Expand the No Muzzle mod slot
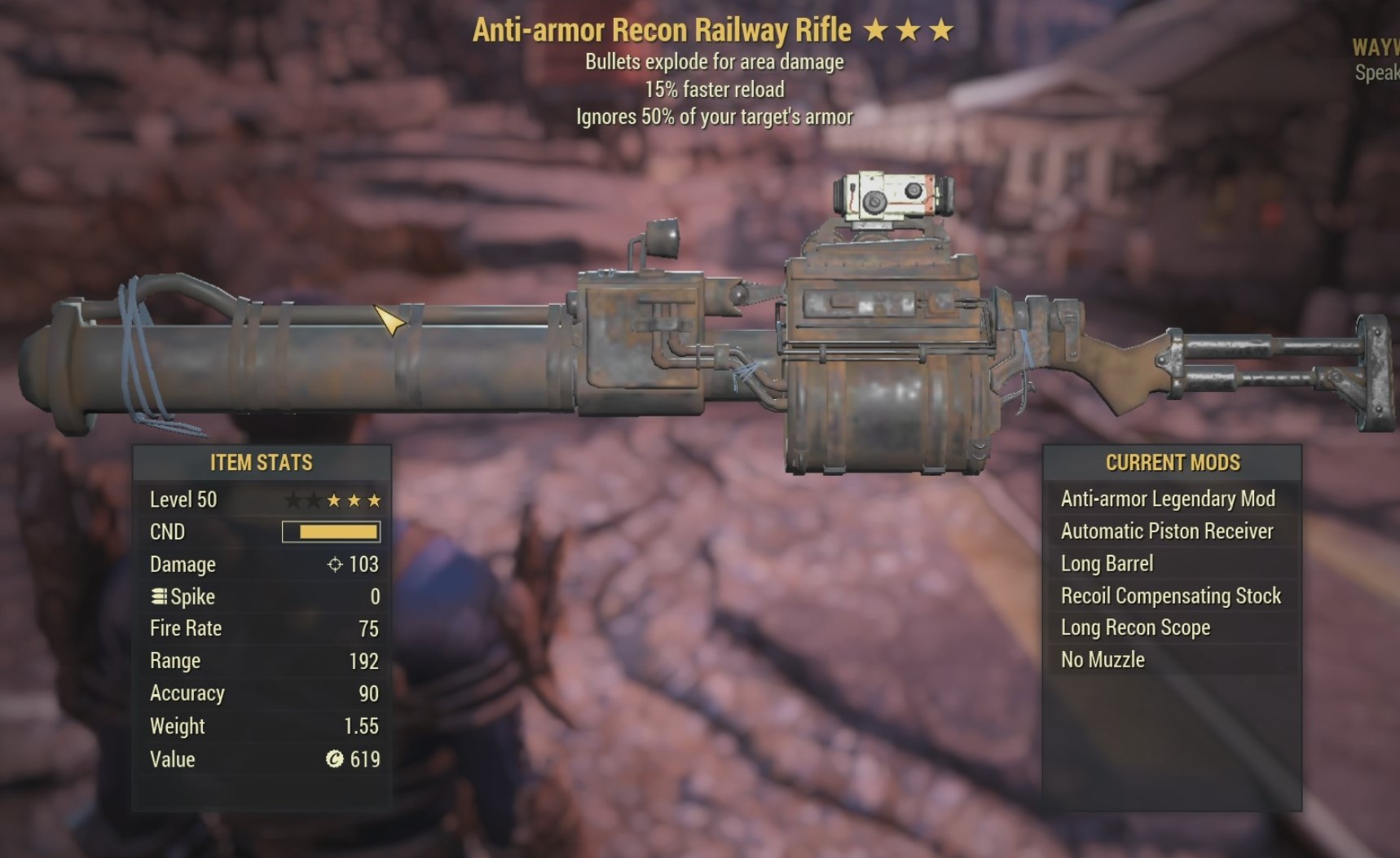 [x=1103, y=660]
